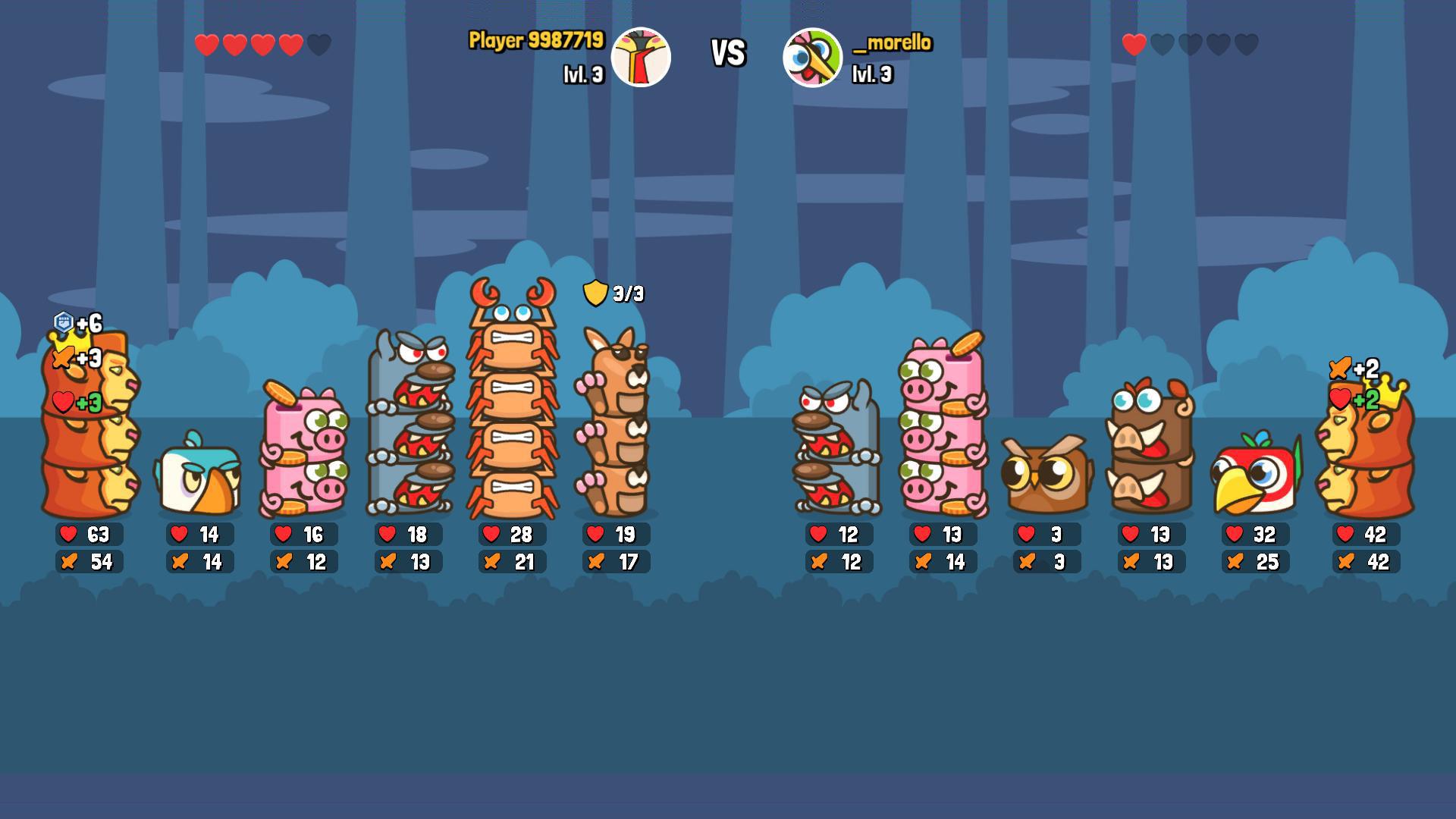The height and width of the screenshot is (819, 1456).
Task: Click the lvl. 3 label under Player 9987719
Action: [x=585, y=75]
